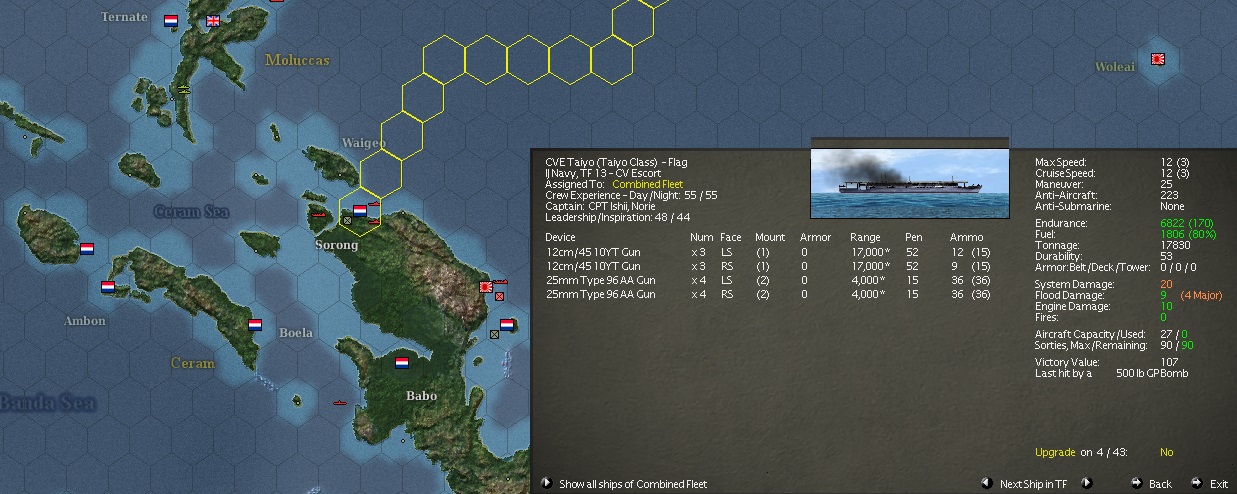Select the British flag marker near Ternate
The image size is (1237, 494).
(213, 20)
